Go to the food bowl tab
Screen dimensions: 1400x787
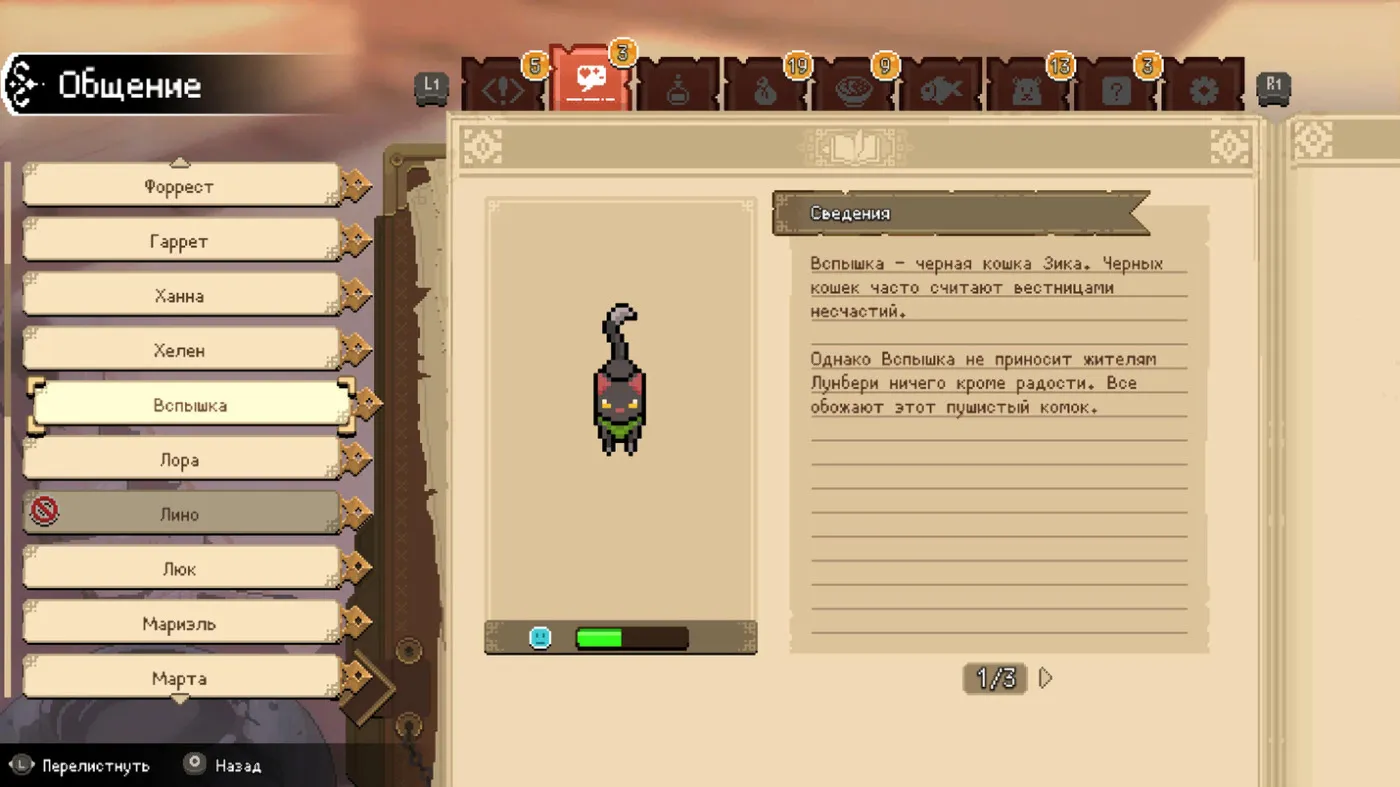pos(853,88)
